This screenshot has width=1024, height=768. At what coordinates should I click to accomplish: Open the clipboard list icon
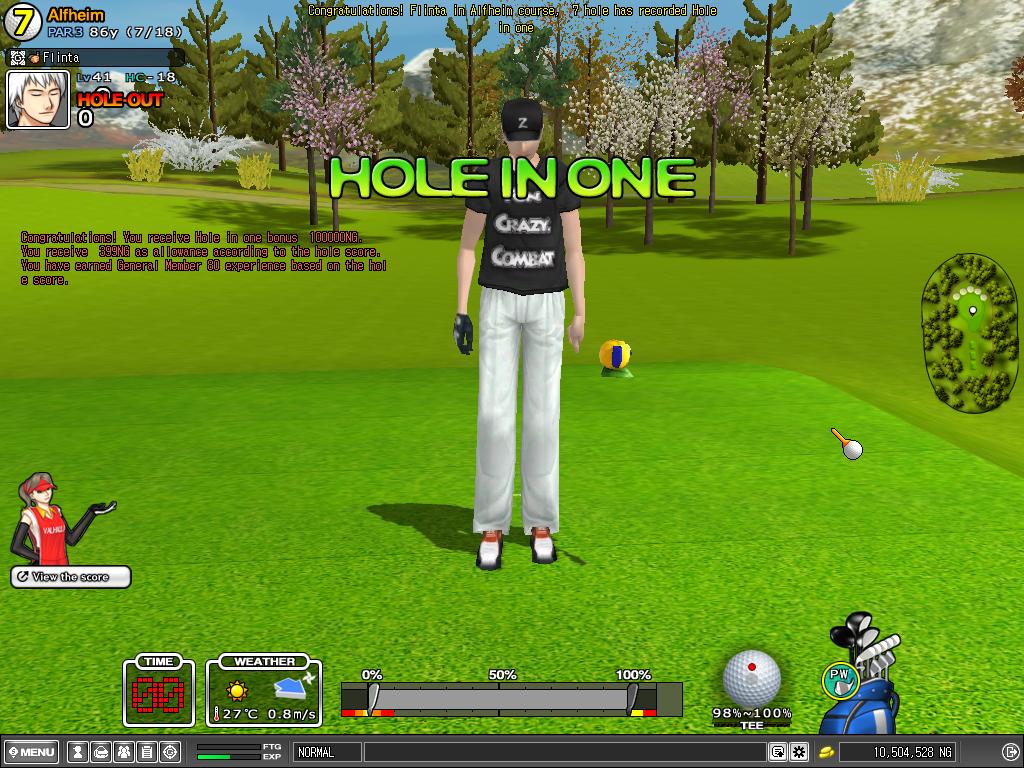[146, 752]
